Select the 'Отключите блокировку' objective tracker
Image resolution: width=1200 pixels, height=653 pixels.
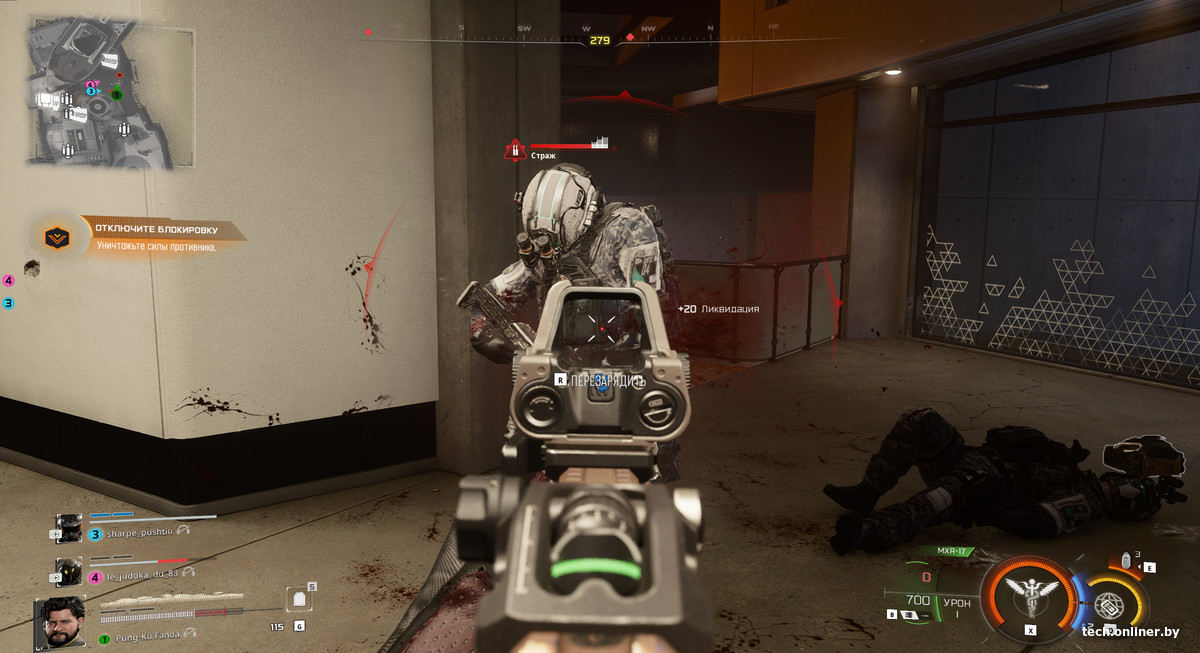pos(162,236)
